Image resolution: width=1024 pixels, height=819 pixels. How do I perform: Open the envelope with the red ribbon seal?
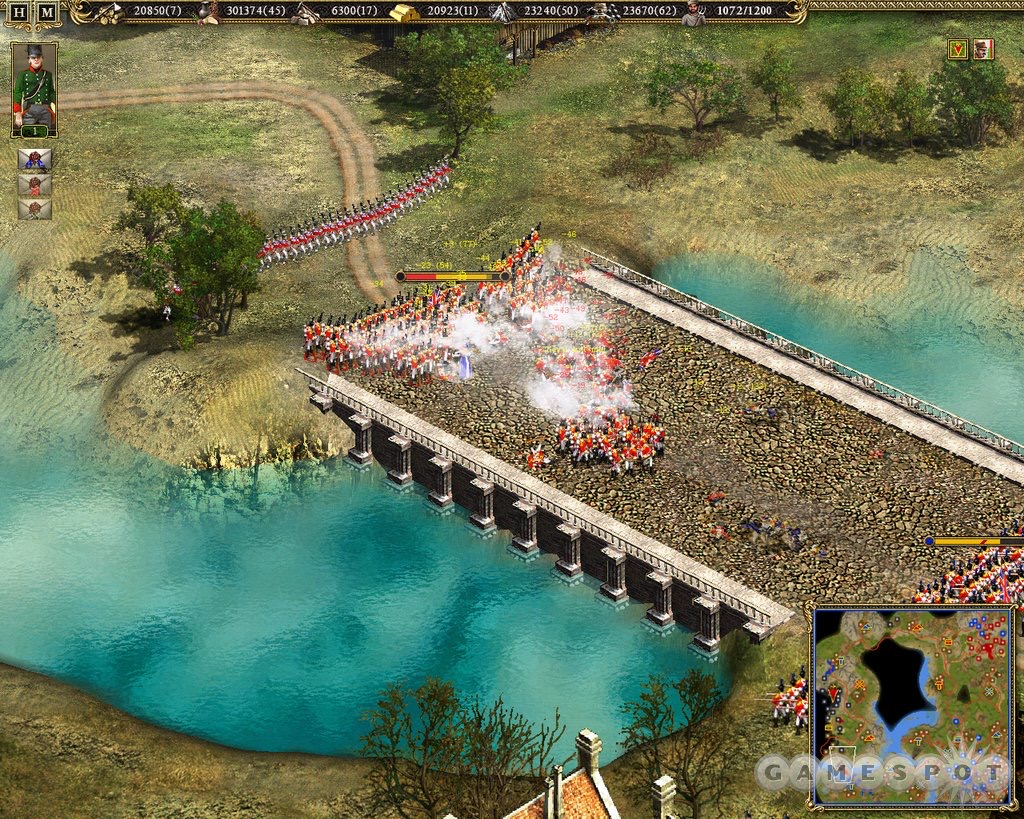[x=35, y=185]
